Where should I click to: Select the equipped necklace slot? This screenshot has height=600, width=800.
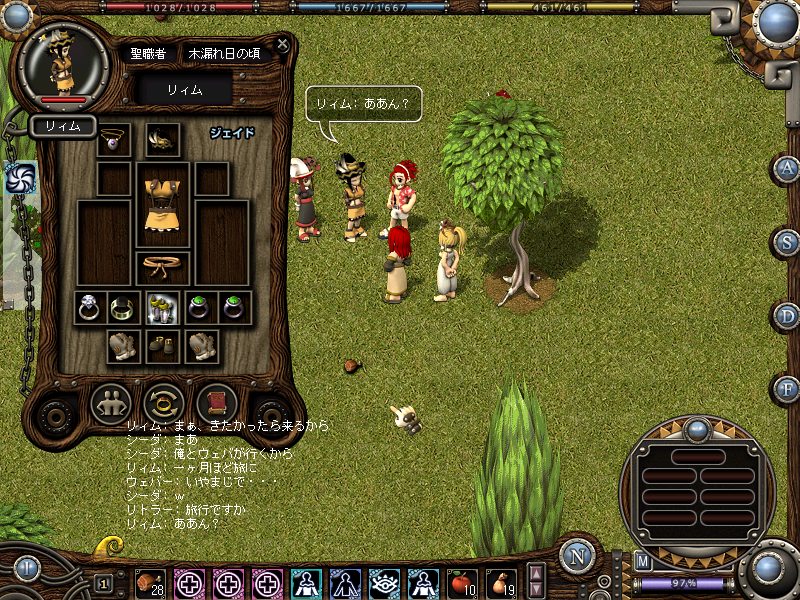tap(114, 140)
